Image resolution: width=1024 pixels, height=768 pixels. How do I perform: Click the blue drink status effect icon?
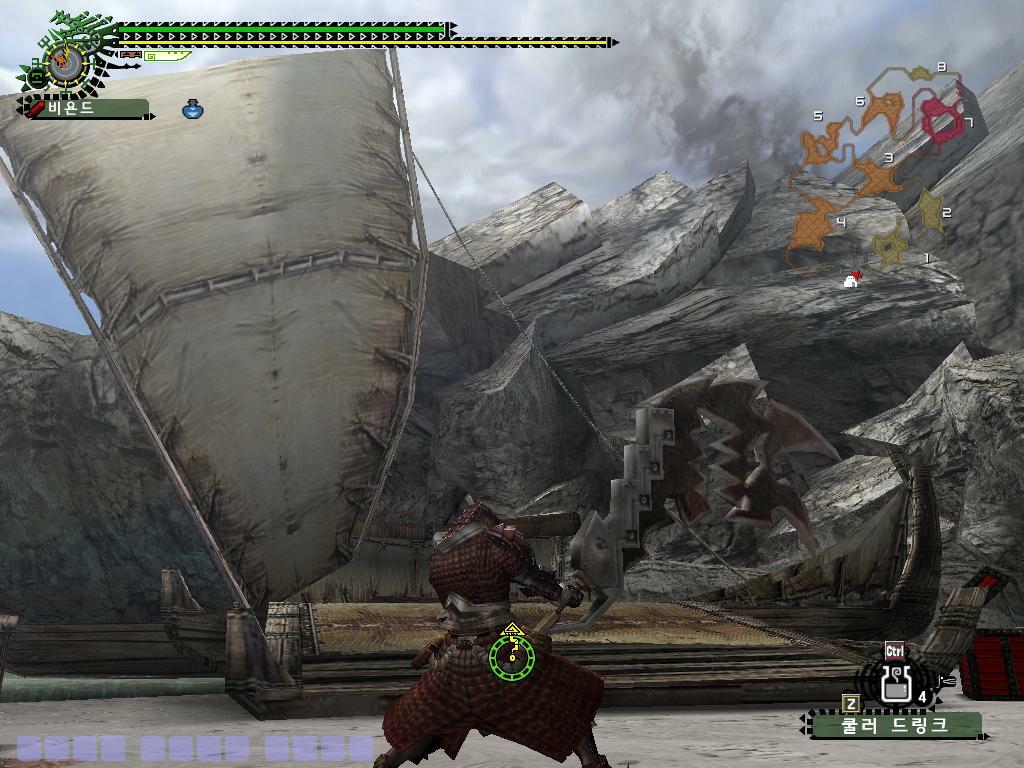192,109
